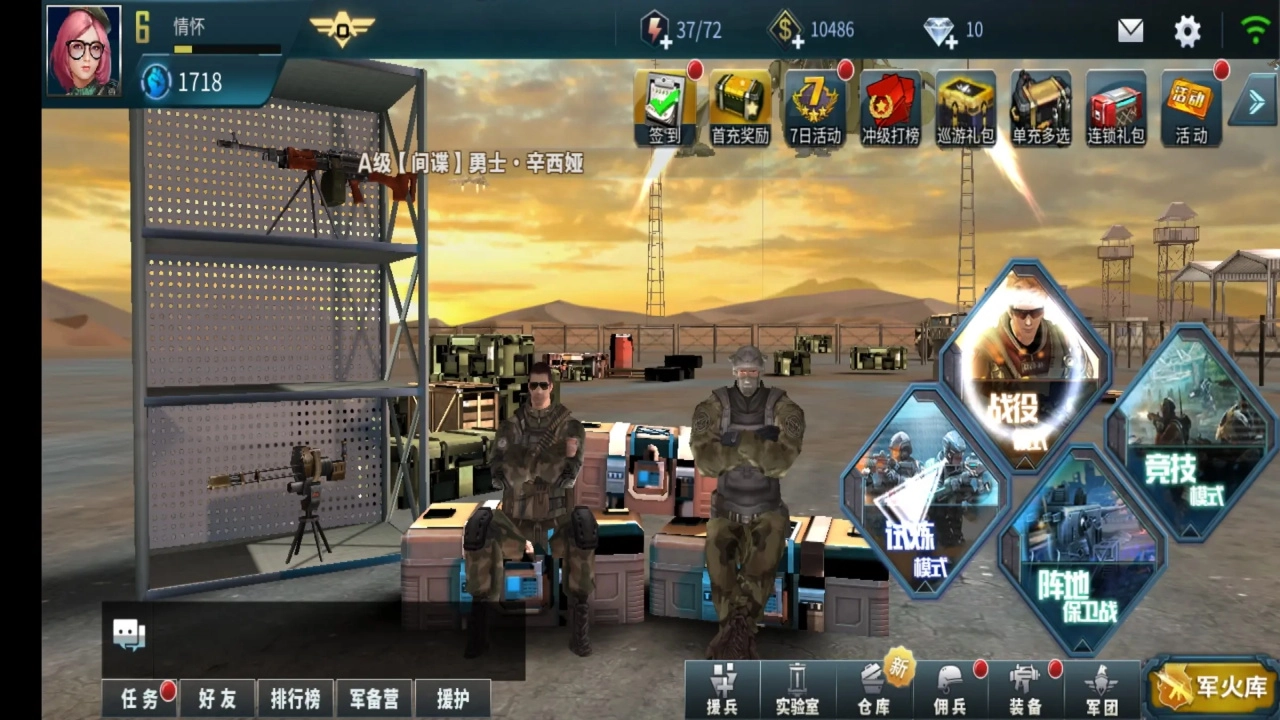The height and width of the screenshot is (720, 1280).
Task: Collapse the event icon row with blue arrow
Action: (x=1255, y=100)
